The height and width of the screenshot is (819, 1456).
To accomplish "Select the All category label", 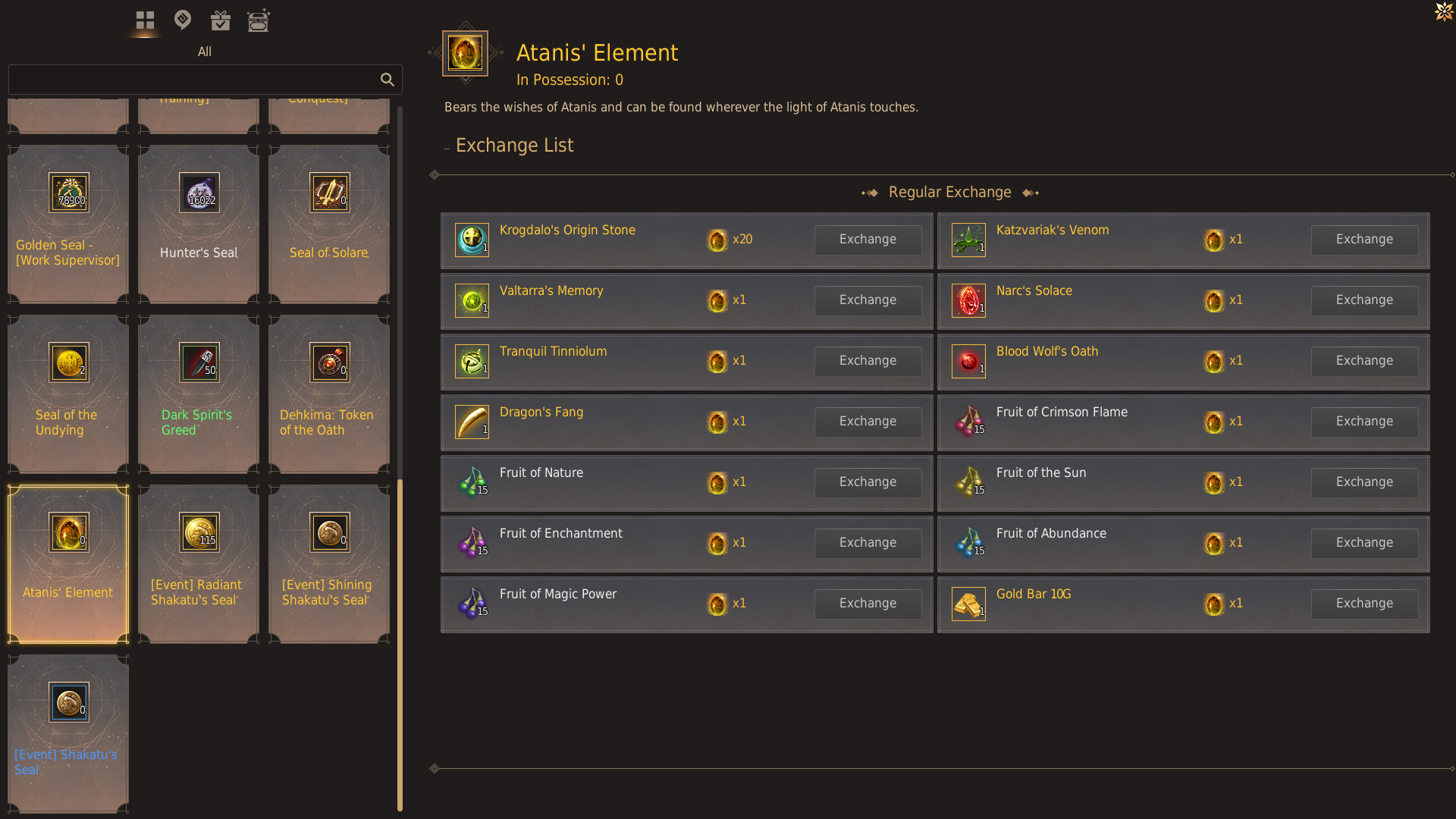I will [205, 52].
